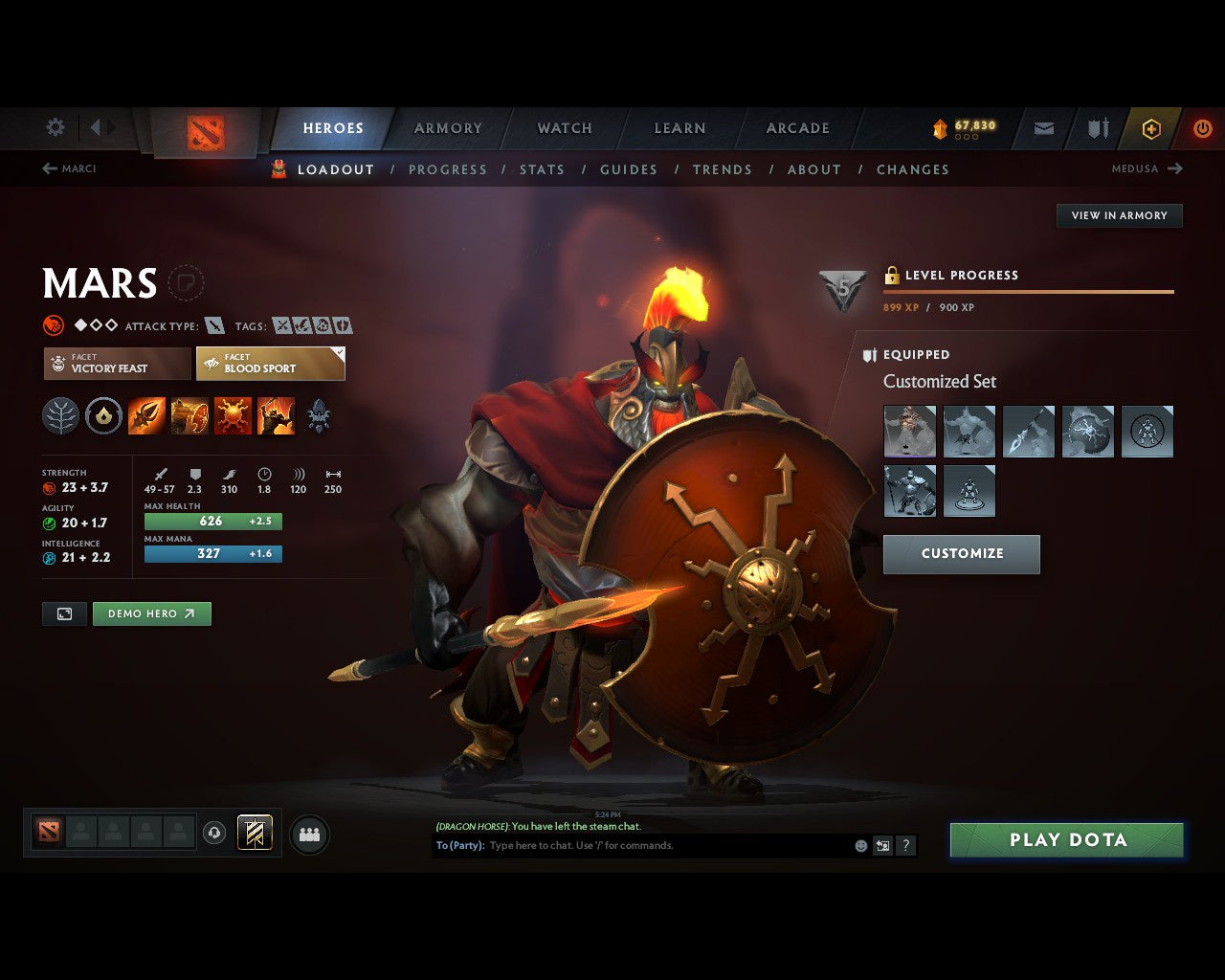Viewport: 1225px width, 980px height.
Task: Select the Blood Sport facet
Action: [x=270, y=364]
